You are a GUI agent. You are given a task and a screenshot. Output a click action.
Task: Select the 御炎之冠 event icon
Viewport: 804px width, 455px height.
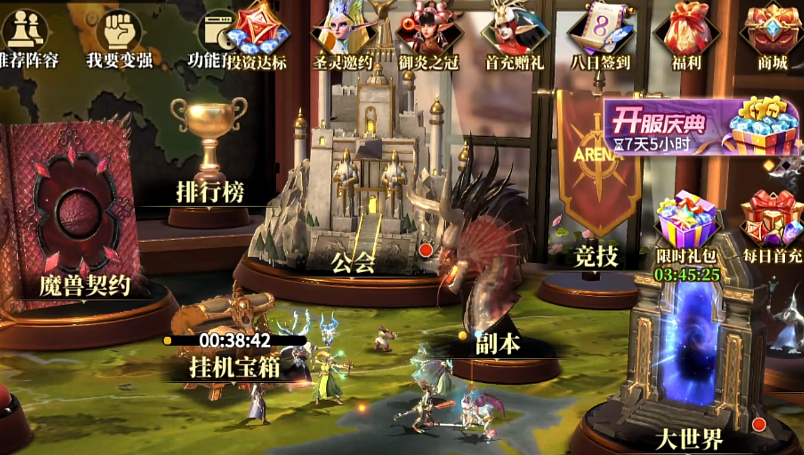point(427,32)
